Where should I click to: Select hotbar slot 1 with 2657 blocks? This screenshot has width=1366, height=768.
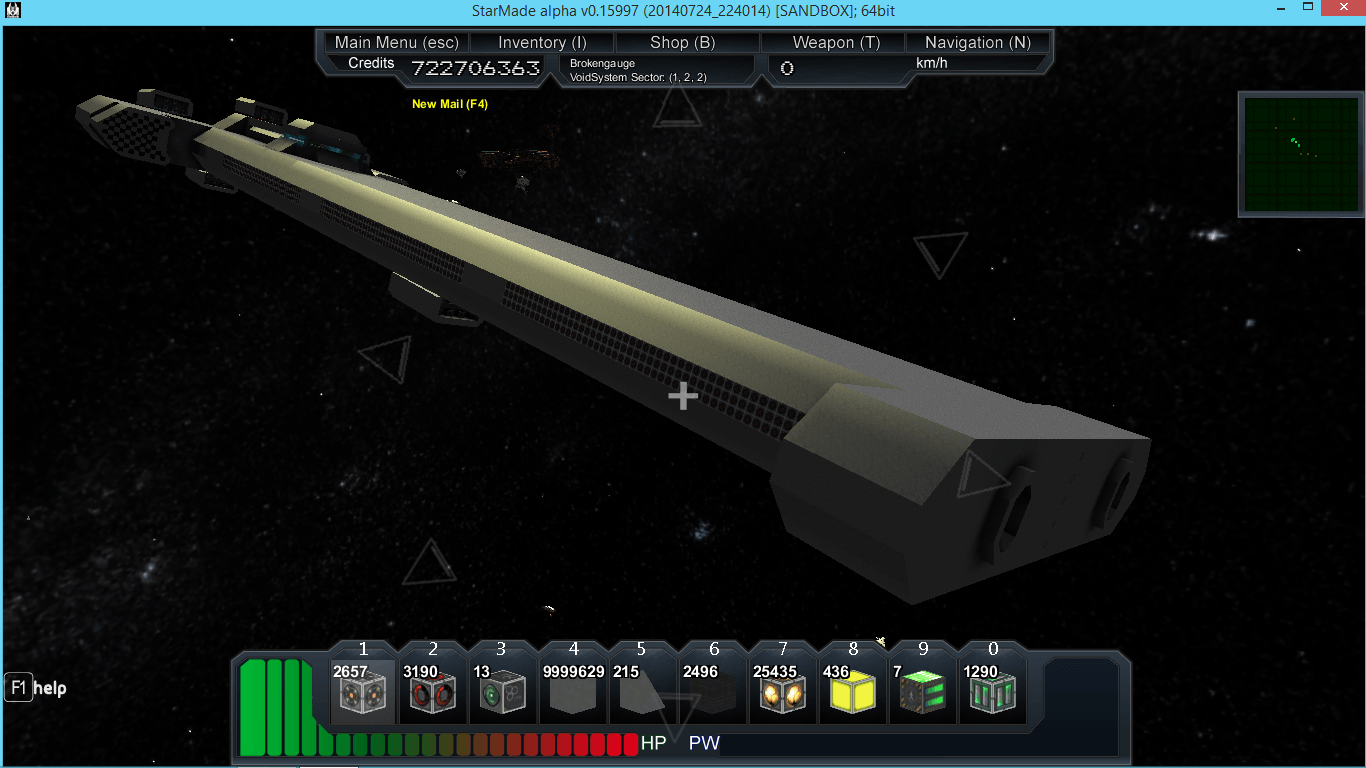coord(362,690)
